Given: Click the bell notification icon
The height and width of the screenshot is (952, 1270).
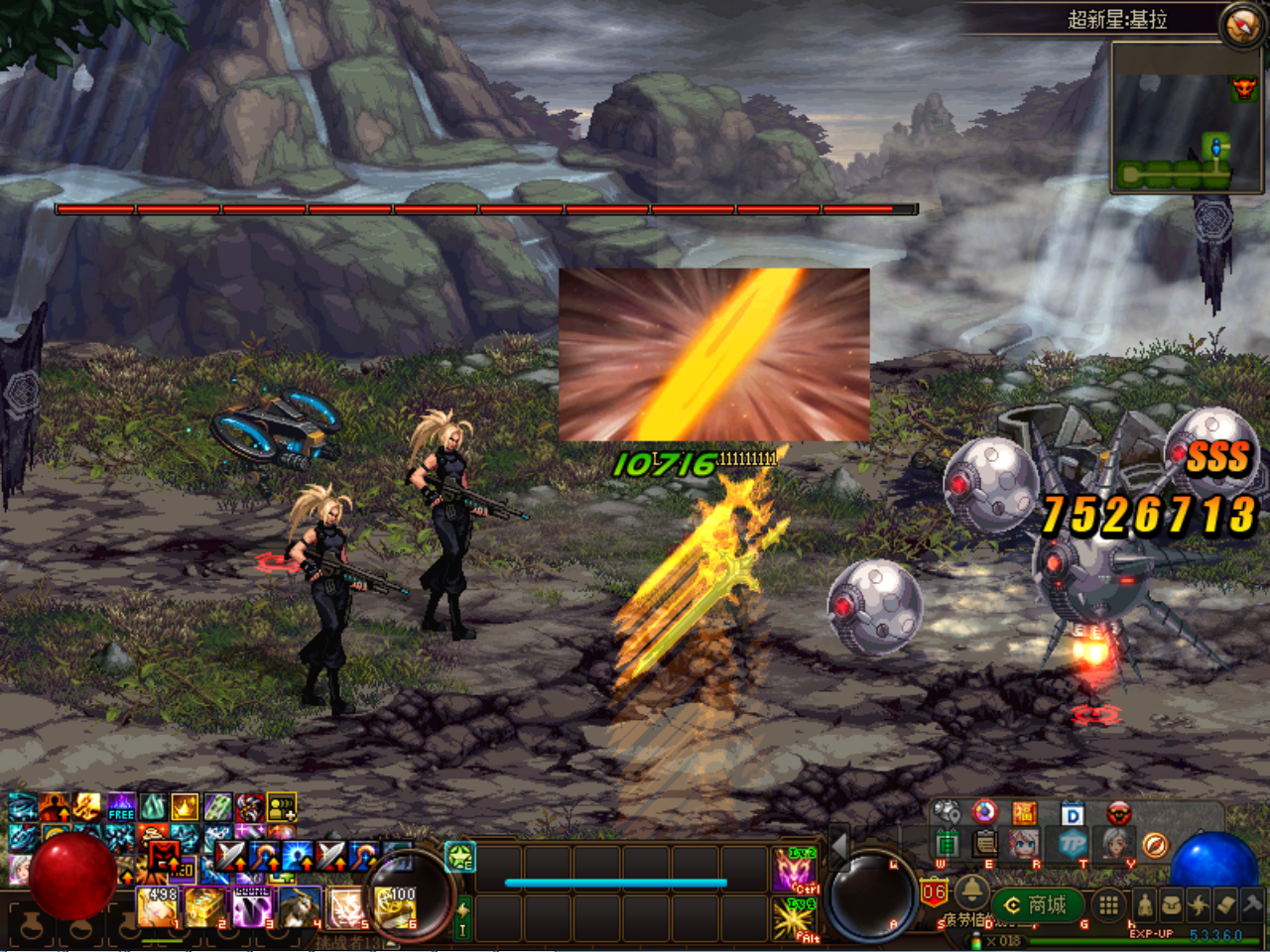Looking at the screenshot, I should (x=970, y=891).
